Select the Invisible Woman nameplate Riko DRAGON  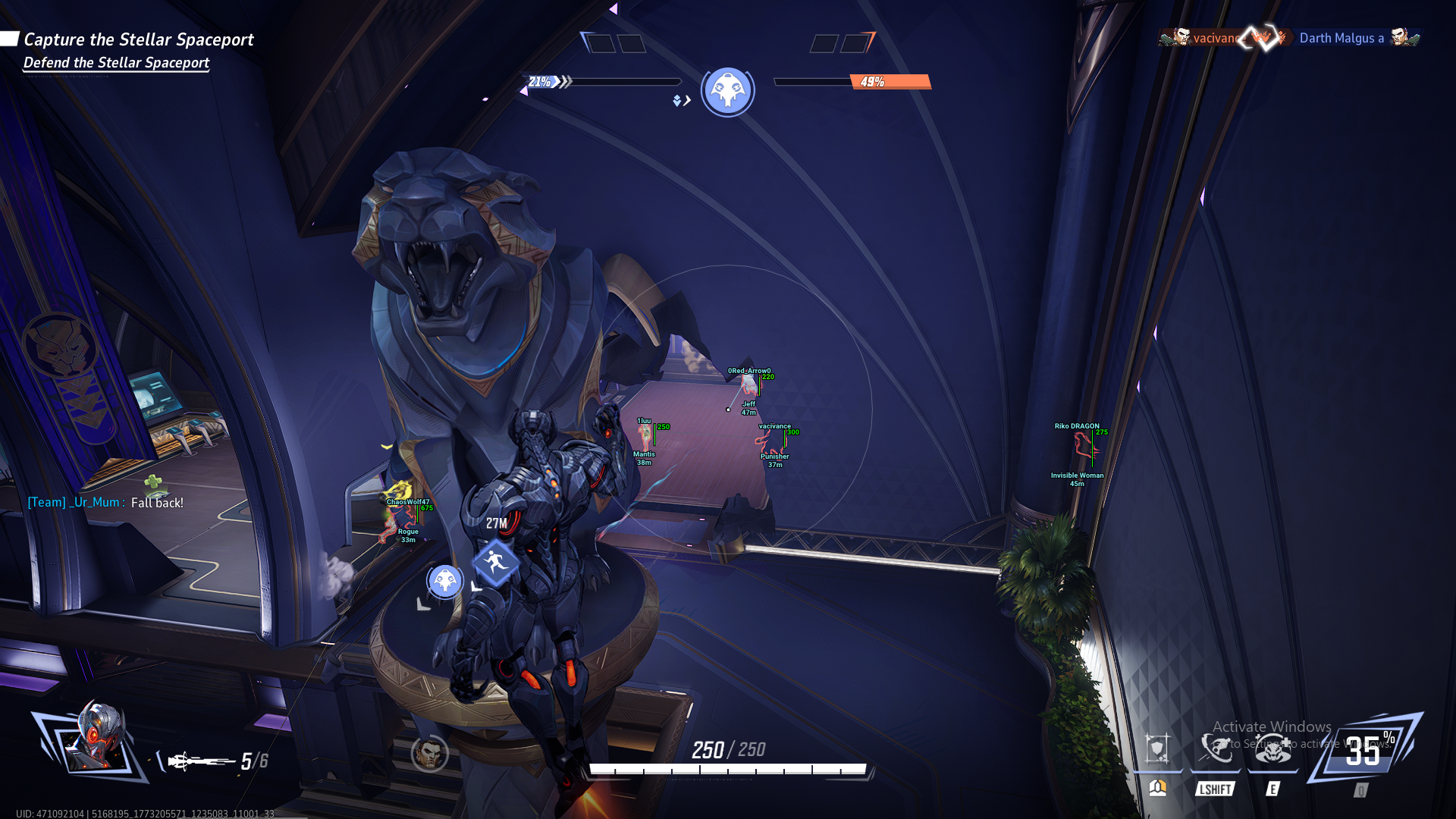pyautogui.click(x=1076, y=426)
